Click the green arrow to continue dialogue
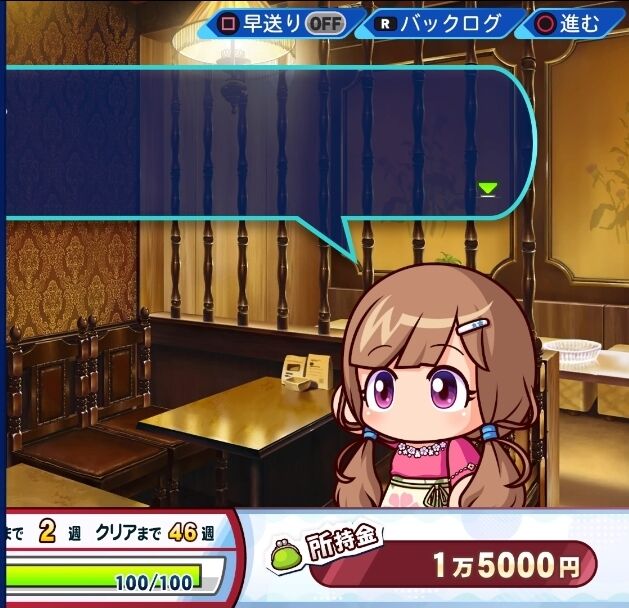This screenshot has width=629, height=608. click(x=487, y=188)
